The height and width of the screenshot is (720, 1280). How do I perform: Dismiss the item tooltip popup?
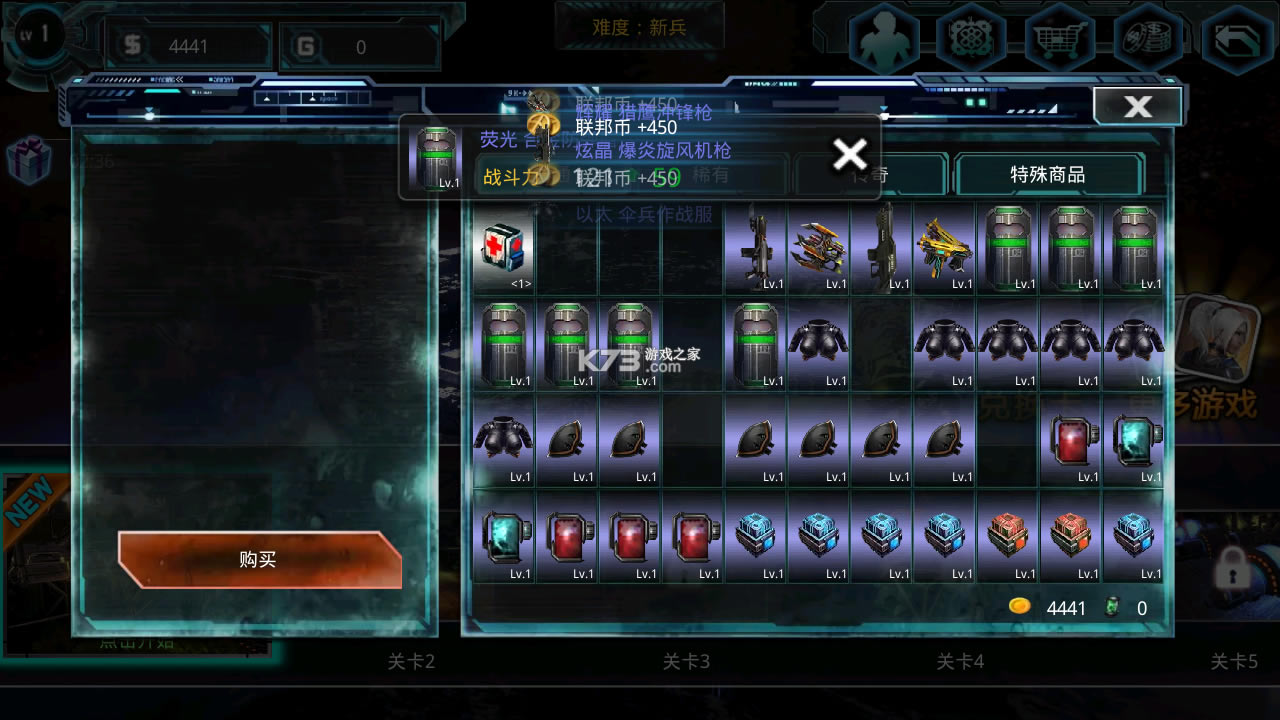(x=850, y=154)
